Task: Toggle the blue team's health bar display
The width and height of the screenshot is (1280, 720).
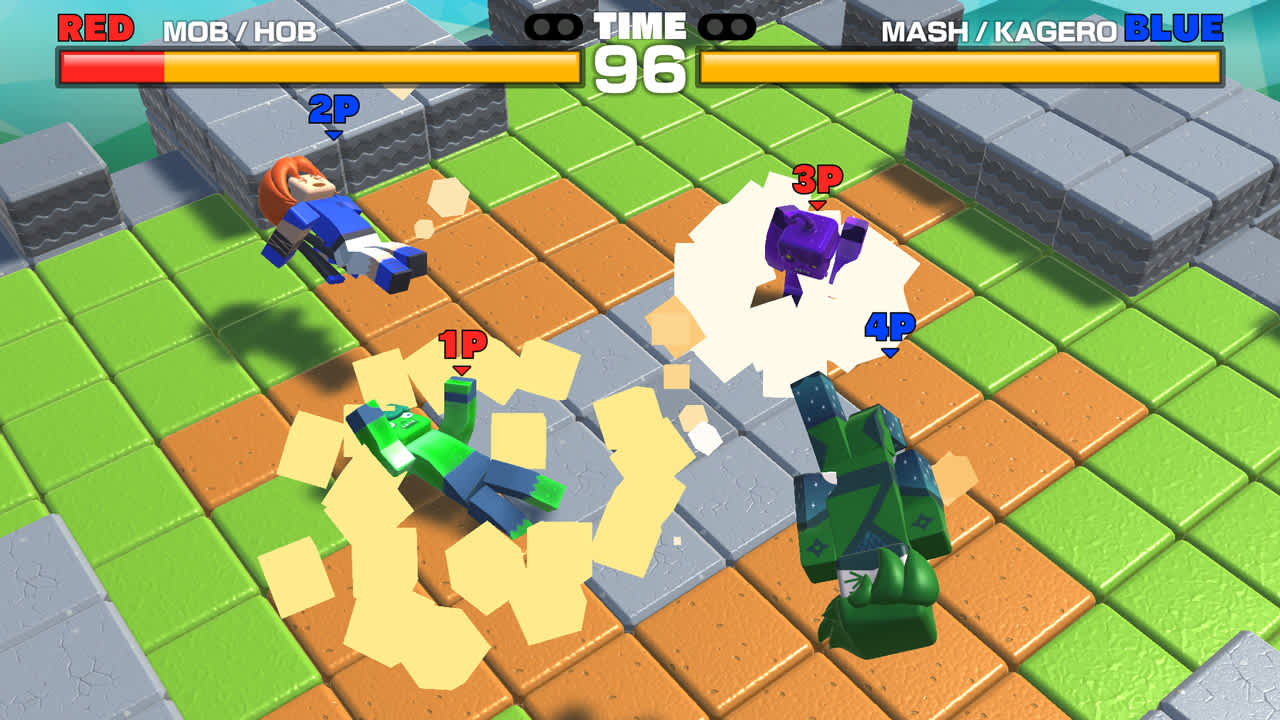Action: [960, 68]
